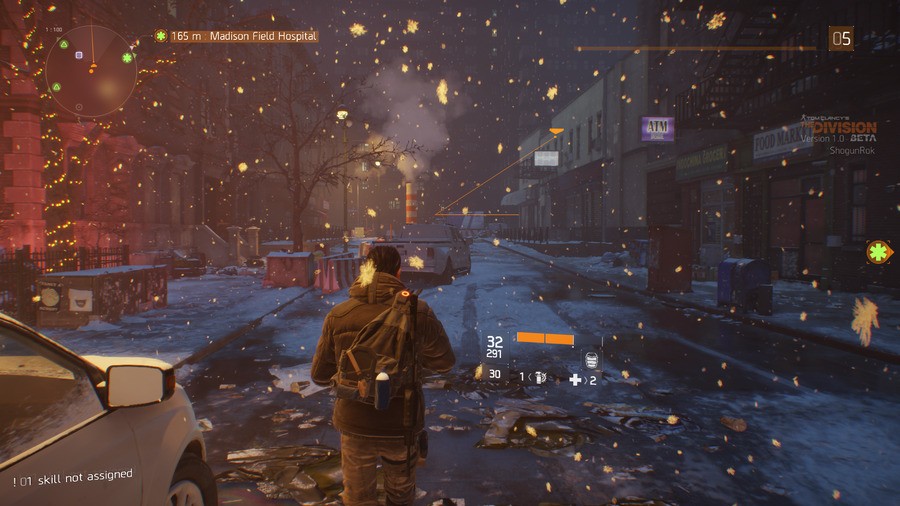Select the orange waypoint marker at screen edge
The image size is (900, 506).
pyautogui.click(x=880, y=252)
